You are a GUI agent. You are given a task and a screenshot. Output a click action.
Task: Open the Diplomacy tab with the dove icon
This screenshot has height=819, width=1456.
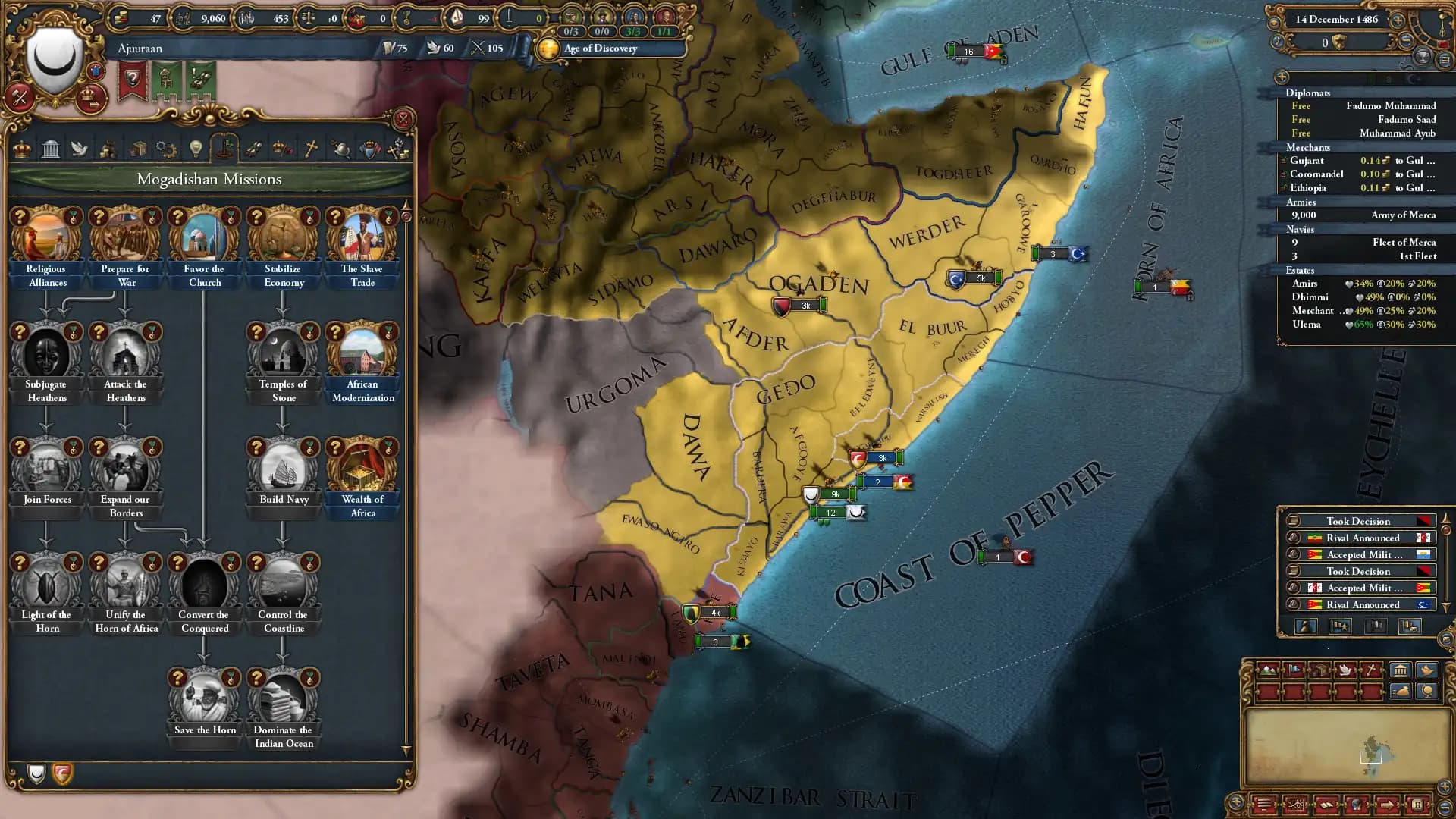pos(78,149)
